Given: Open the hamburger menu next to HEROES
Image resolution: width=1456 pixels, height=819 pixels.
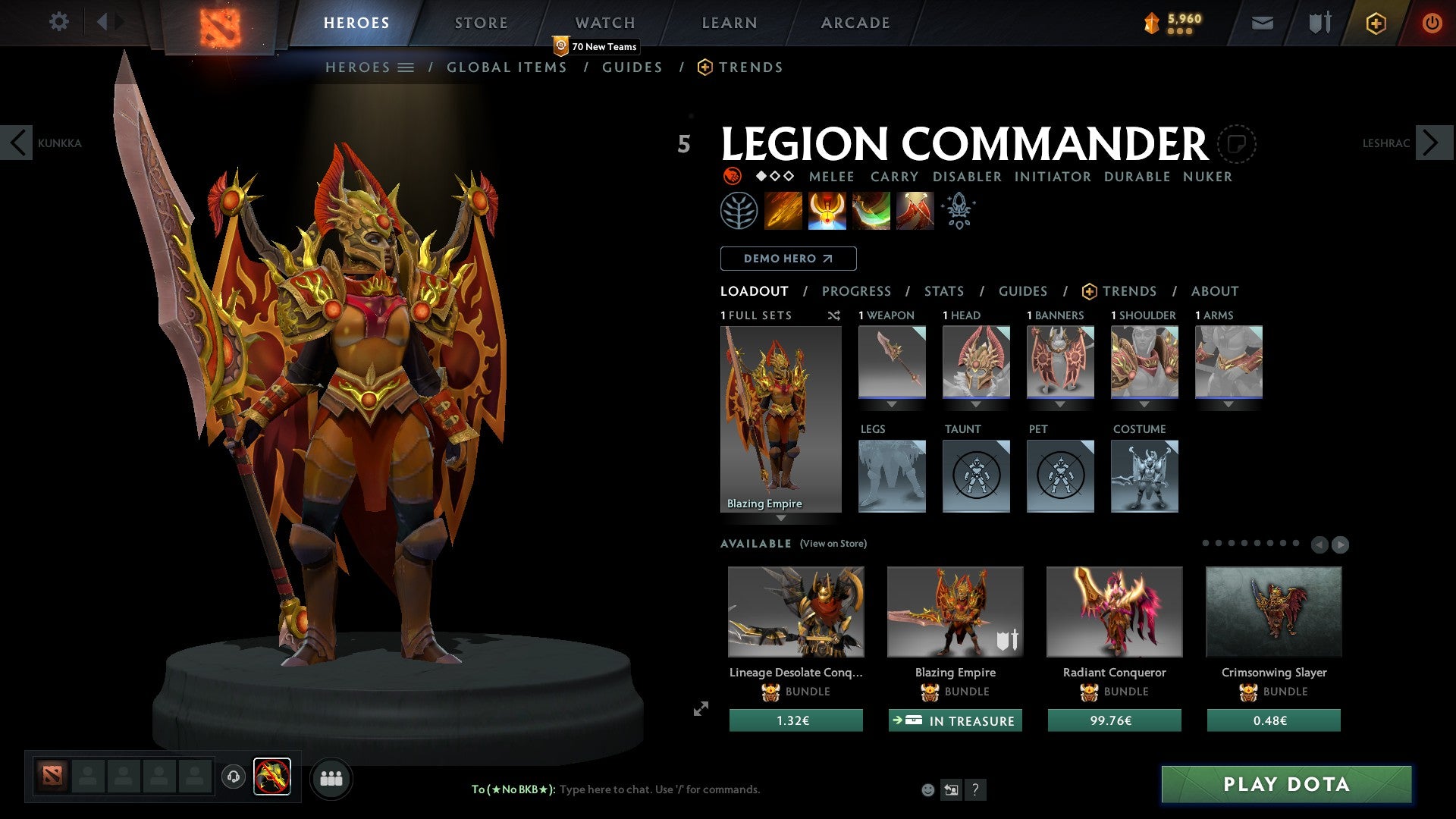Looking at the screenshot, I should point(406,67).
